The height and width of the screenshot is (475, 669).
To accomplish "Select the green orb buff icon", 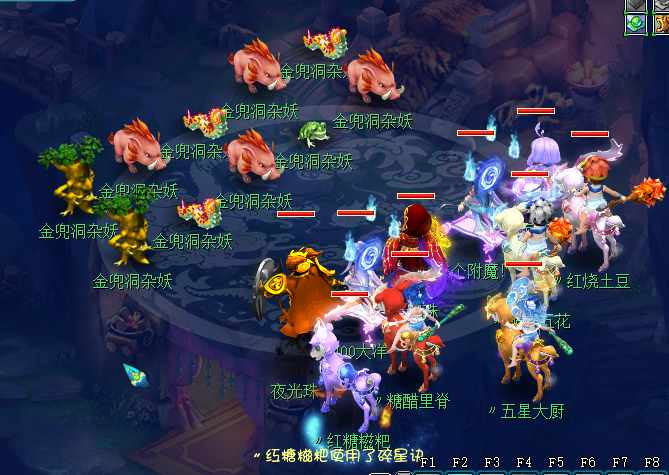I will [635, 23].
